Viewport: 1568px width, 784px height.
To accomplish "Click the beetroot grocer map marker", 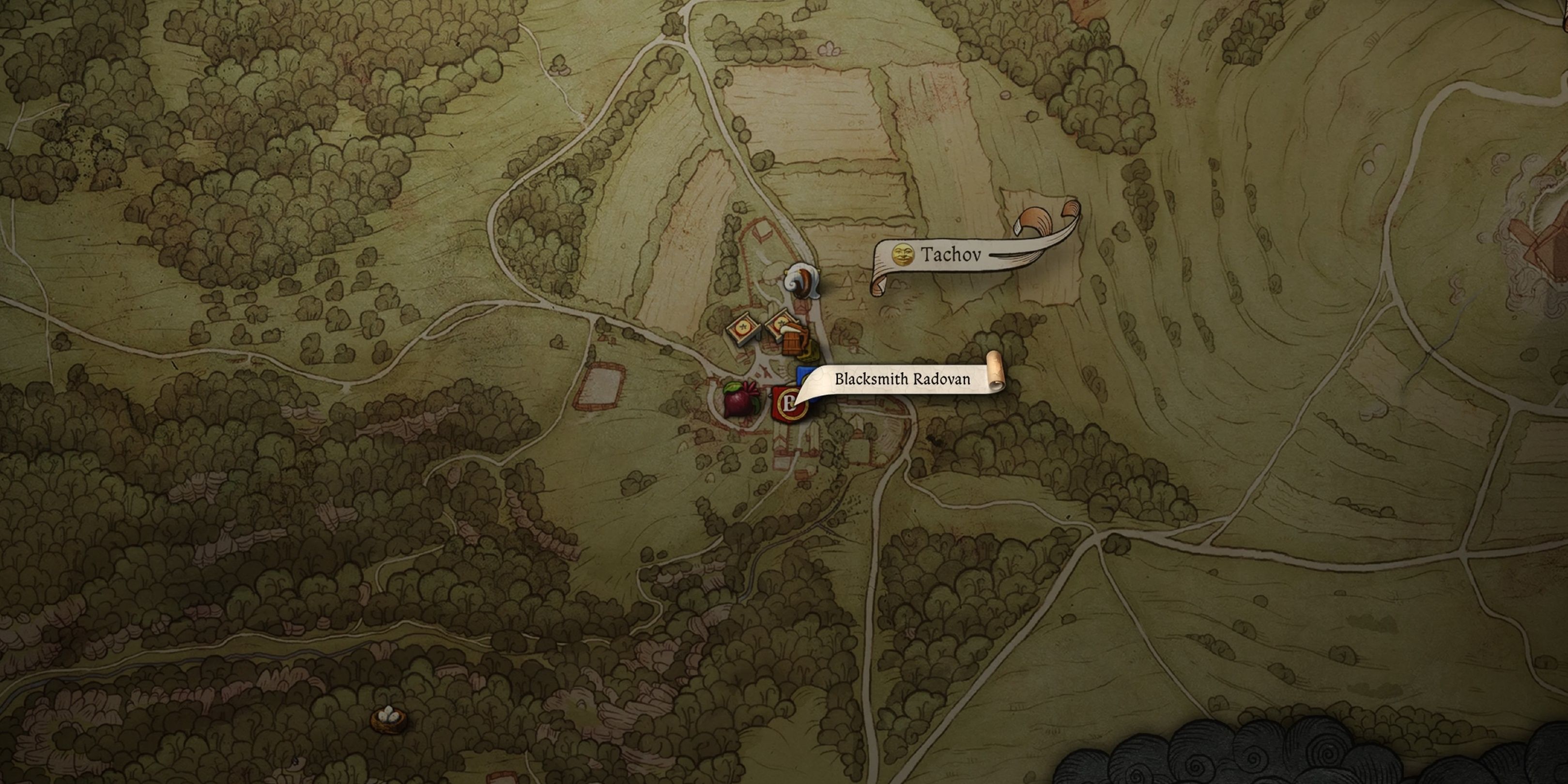I will click(x=740, y=400).
